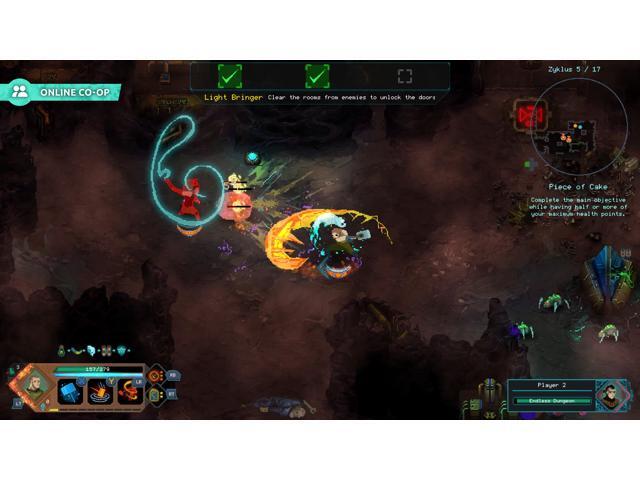Select the Player 2 portrait
The width and height of the screenshot is (640, 480).
(x=609, y=396)
